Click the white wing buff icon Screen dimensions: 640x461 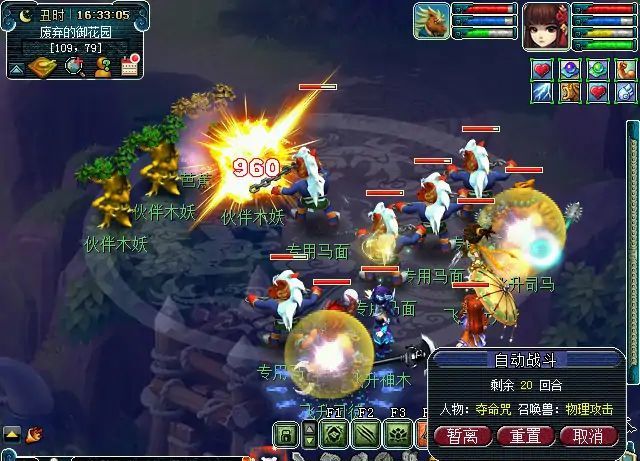pyautogui.click(x=626, y=92)
